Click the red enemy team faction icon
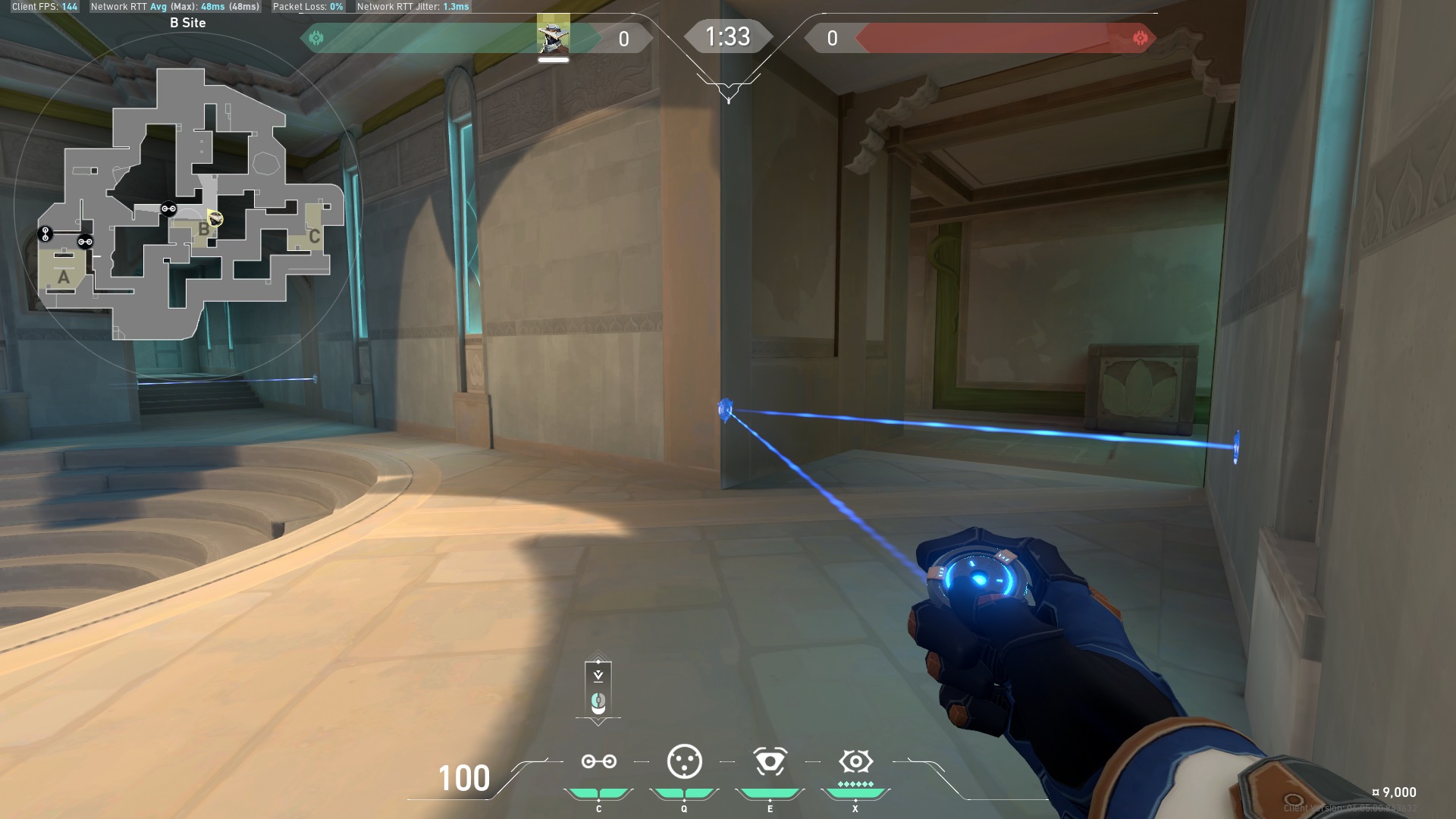The image size is (1456, 819). pos(1141,37)
